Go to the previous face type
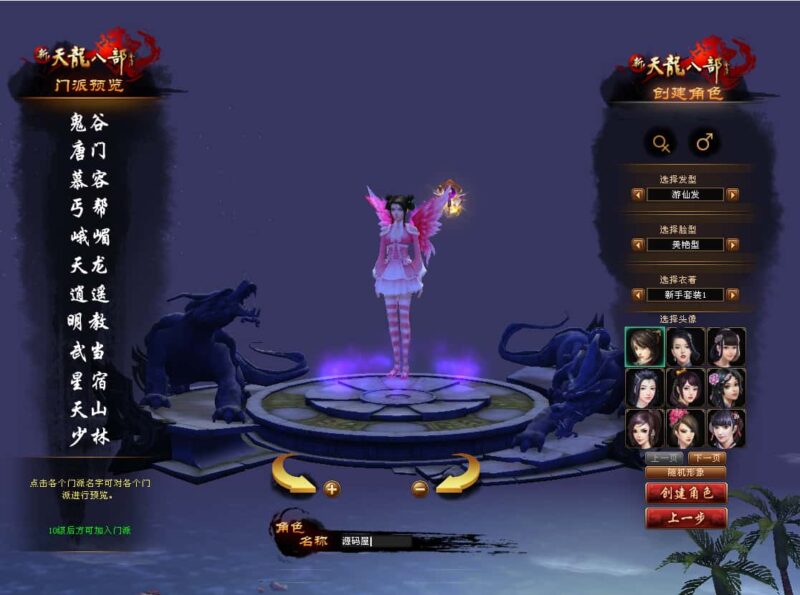800x595 pixels. tap(638, 244)
